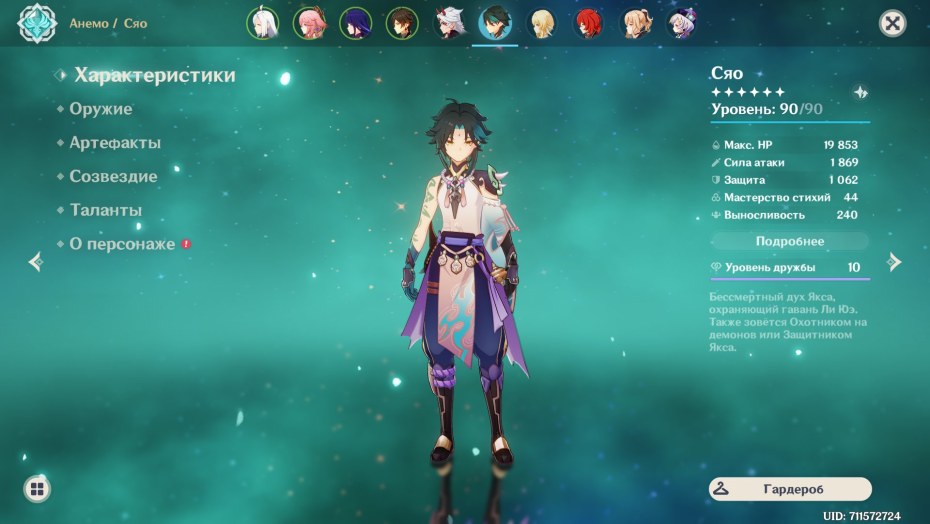Switch to next character with right arrow

(895, 262)
